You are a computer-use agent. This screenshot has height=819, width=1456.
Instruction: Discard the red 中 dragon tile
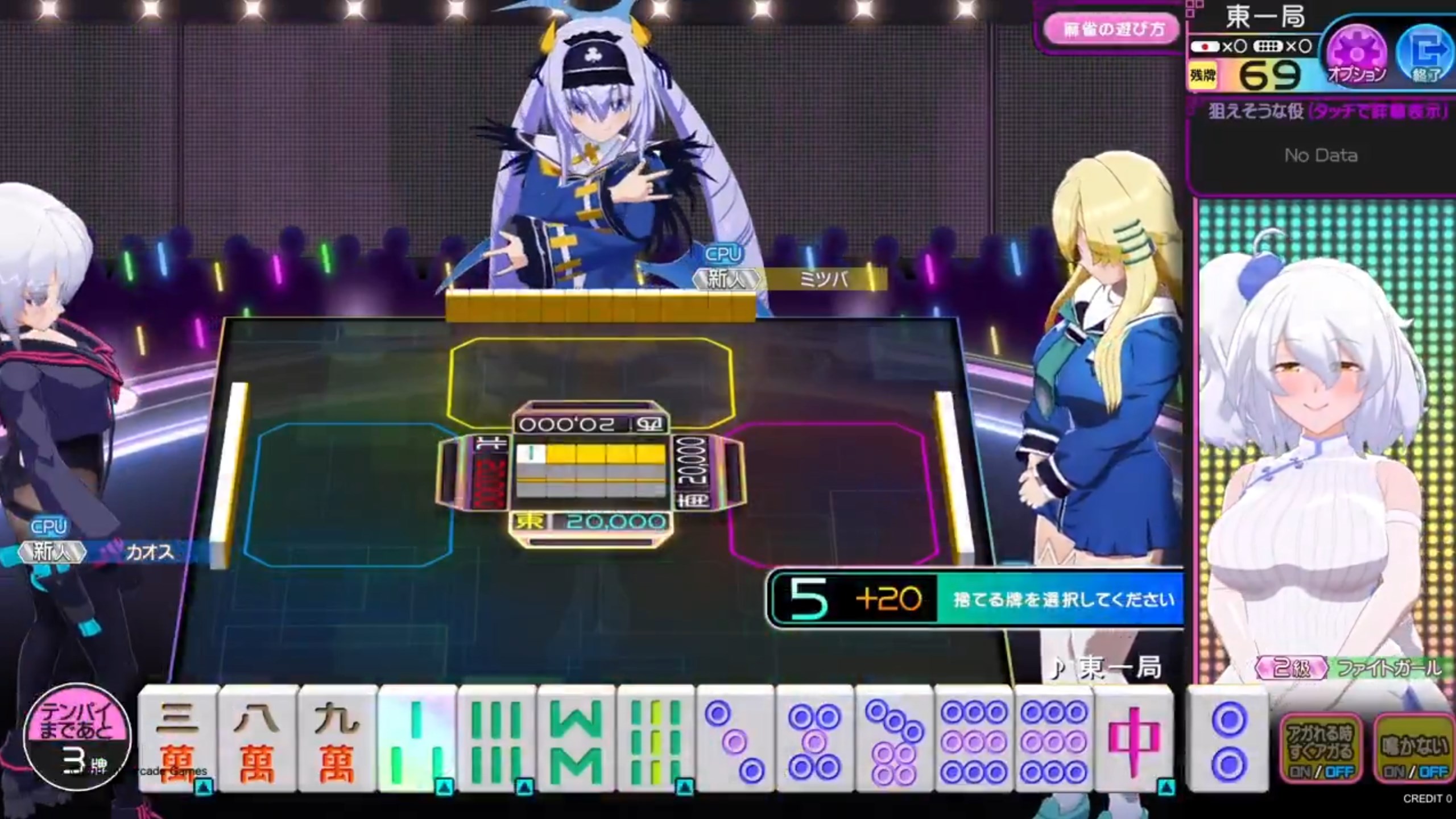pos(1133,739)
